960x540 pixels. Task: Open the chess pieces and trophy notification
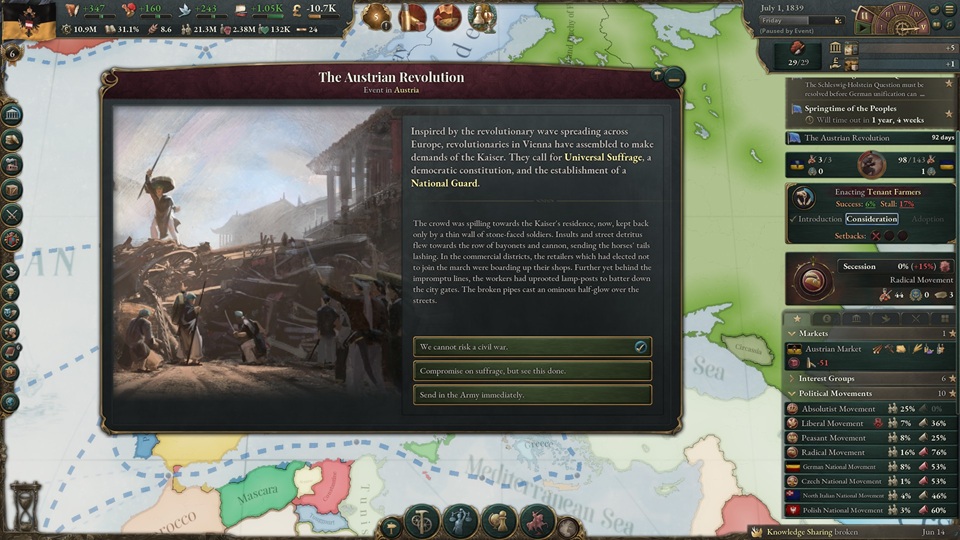pyautogui.click(x=481, y=17)
